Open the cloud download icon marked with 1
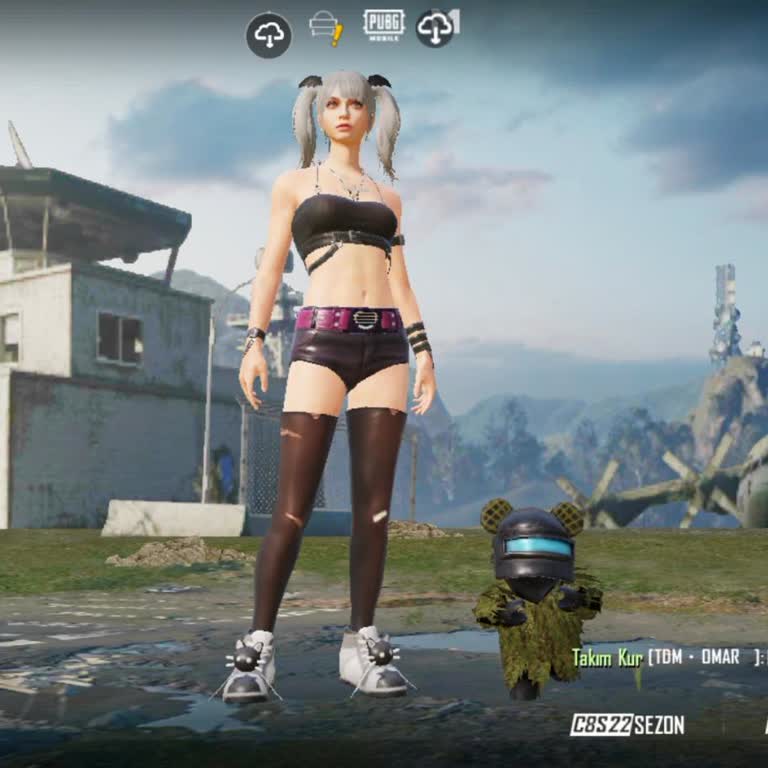This screenshot has height=768, width=768. tap(437, 27)
